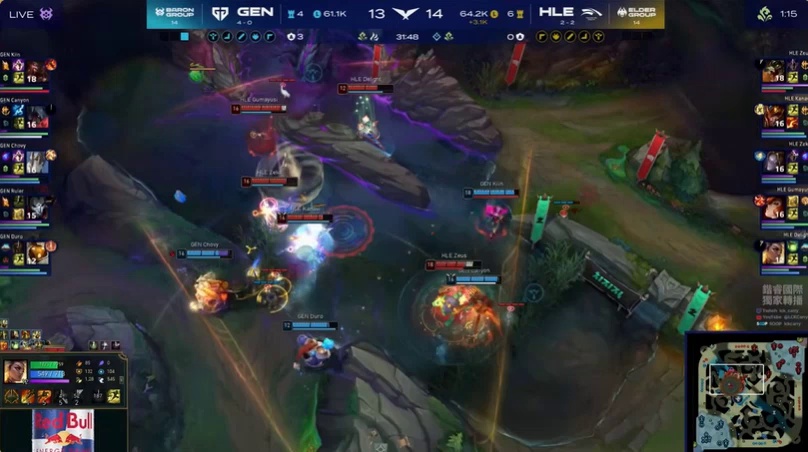Select HLE Zeka's champion portrait
The width and height of the screenshot is (808, 452).
pos(773,161)
